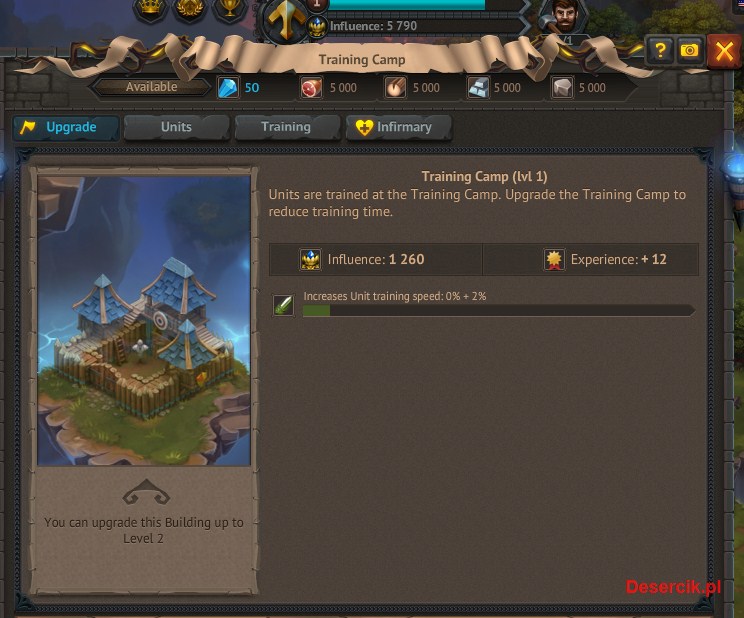Click the golden arrow clan emblem
The image size is (744, 618).
286,20
